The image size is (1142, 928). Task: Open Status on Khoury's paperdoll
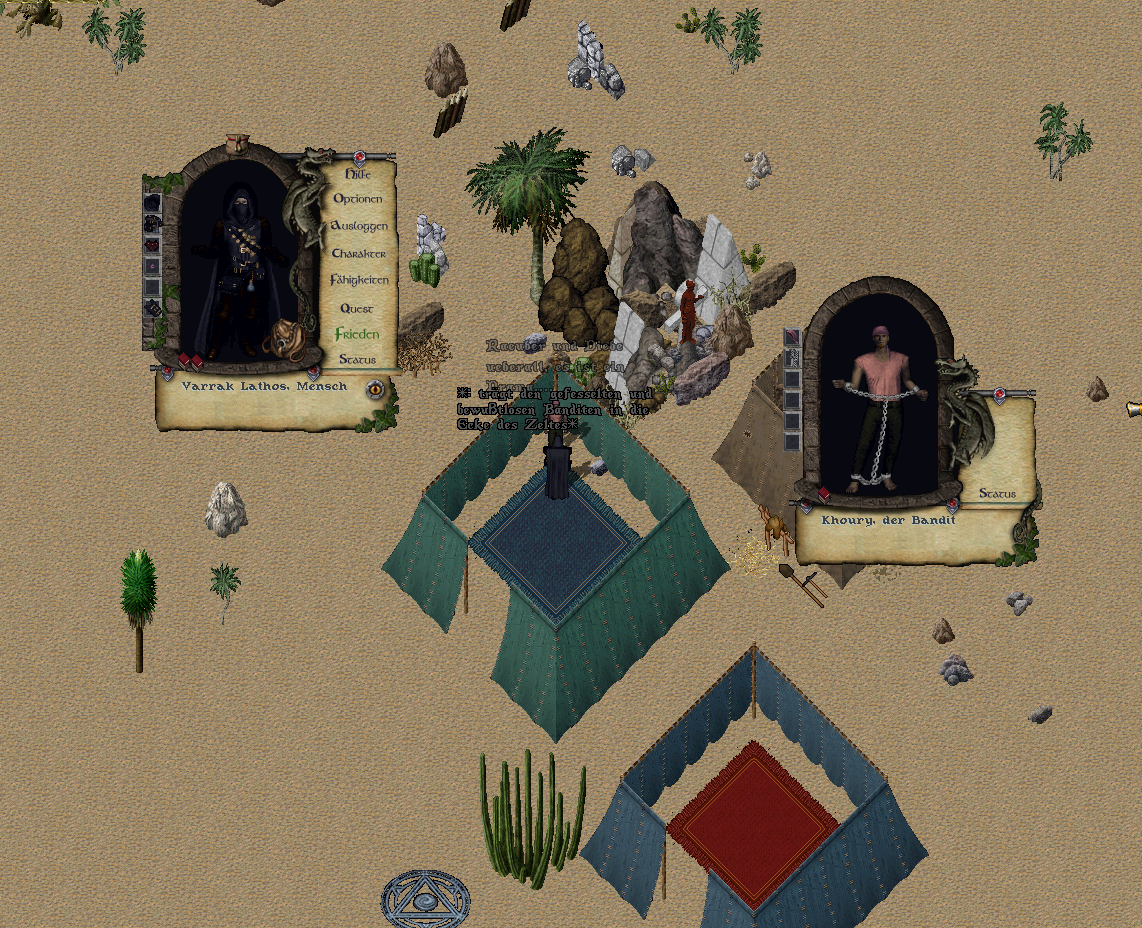point(997,494)
